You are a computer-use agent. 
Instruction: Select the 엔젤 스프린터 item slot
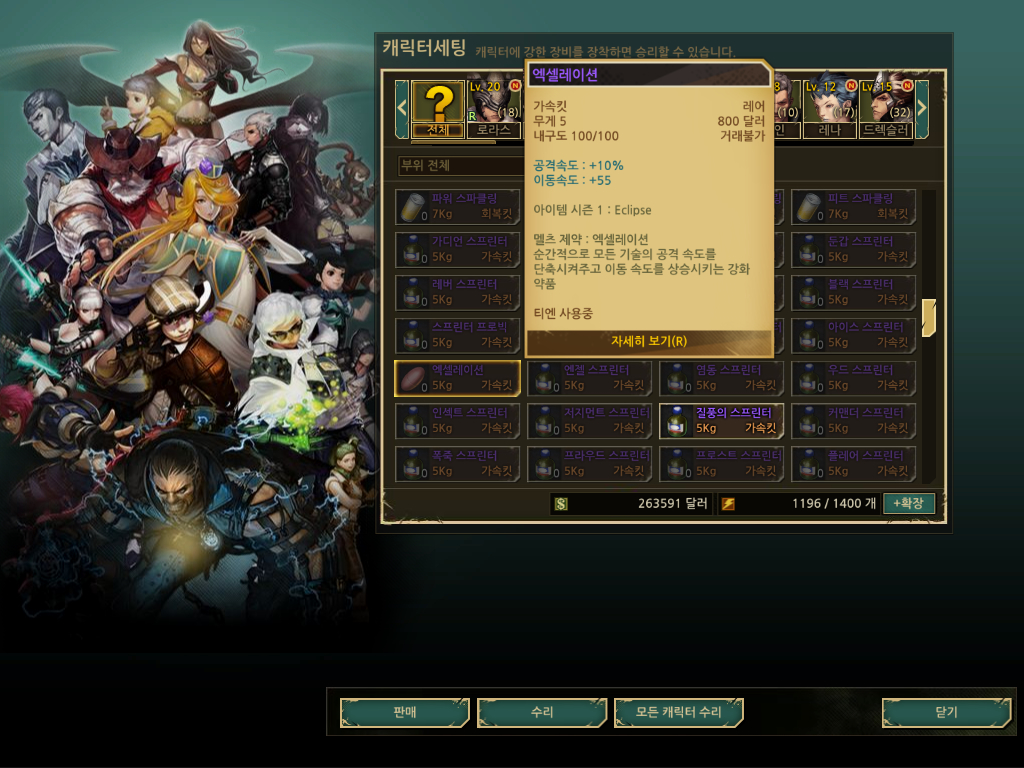(x=590, y=378)
